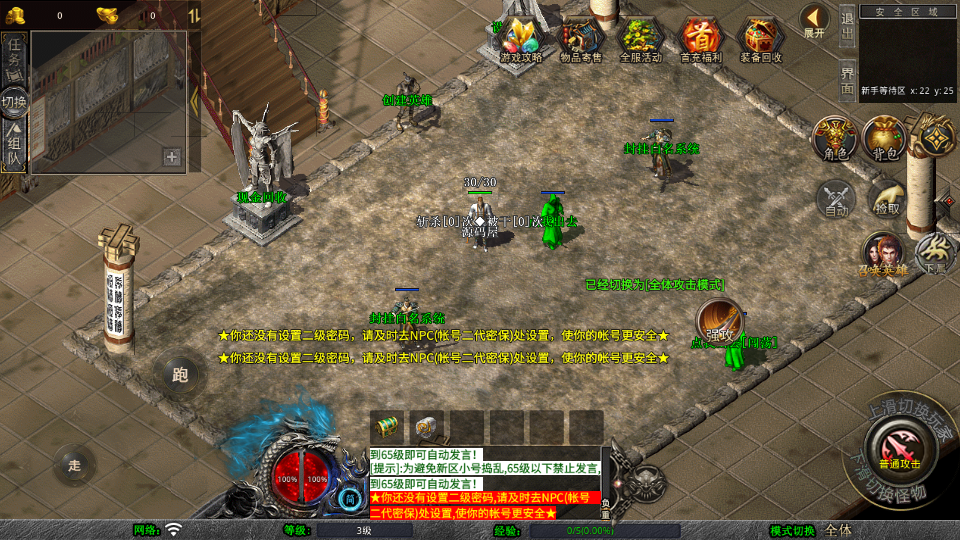Image resolution: width=960 pixels, height=540 pixels.
Task: Open the 游戏攻略 game guide icon
Action: (521, 39)
